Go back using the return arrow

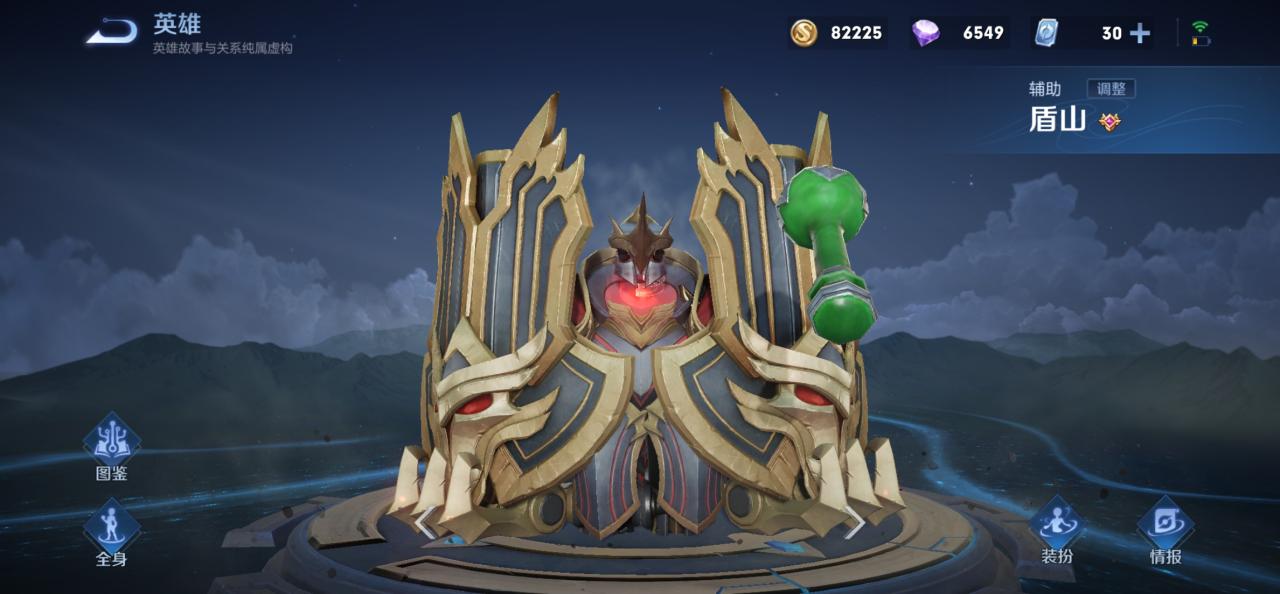pos(112,32)
